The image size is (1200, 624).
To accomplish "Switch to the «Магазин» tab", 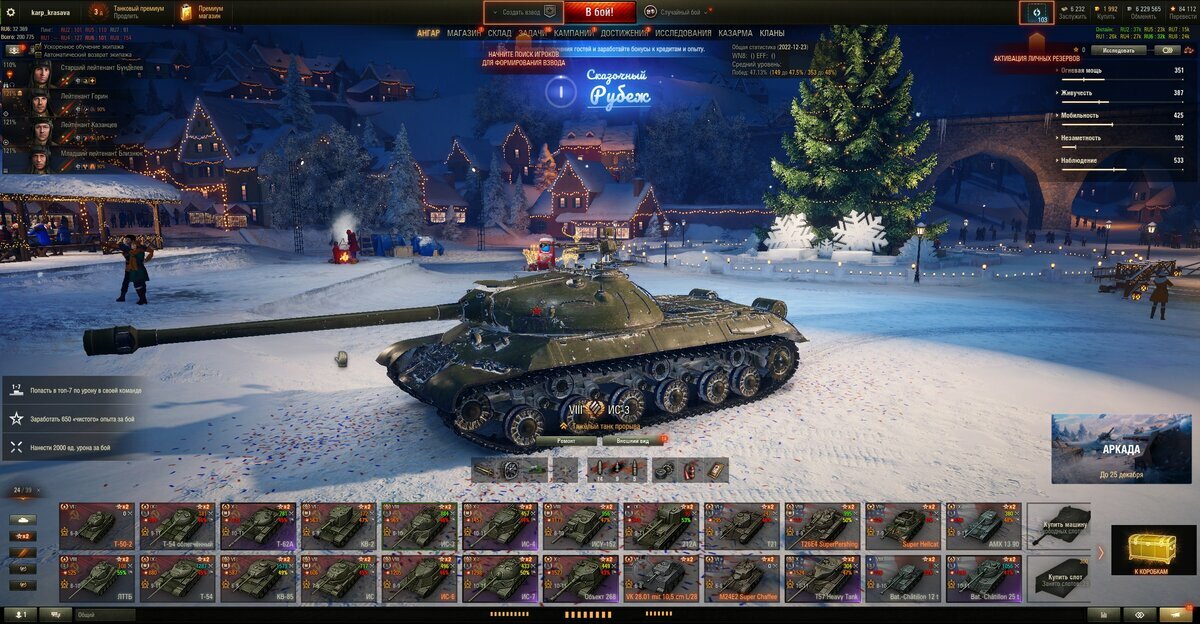I will click(463, 33).
